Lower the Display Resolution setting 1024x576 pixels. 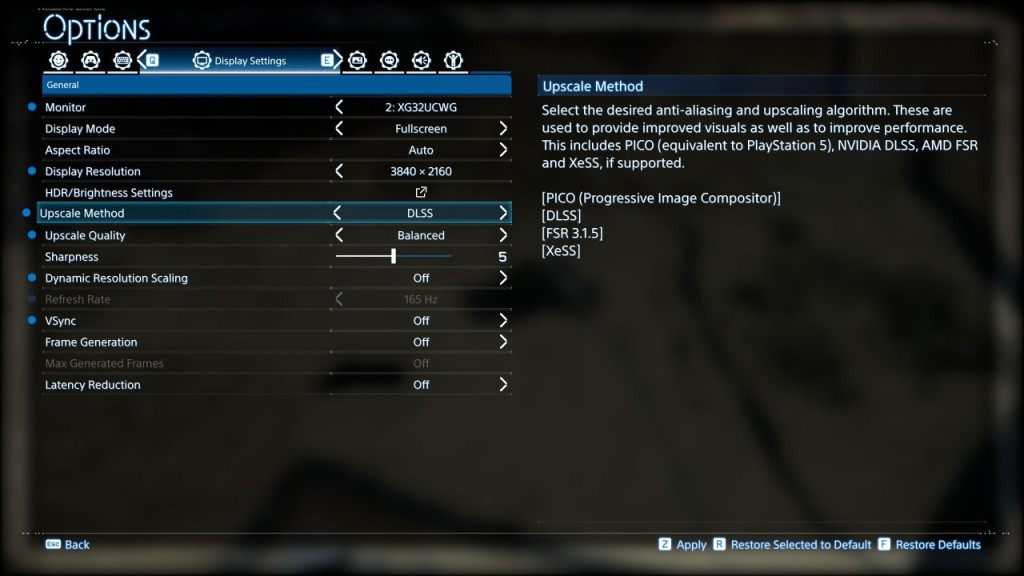(x=339, y=171)
